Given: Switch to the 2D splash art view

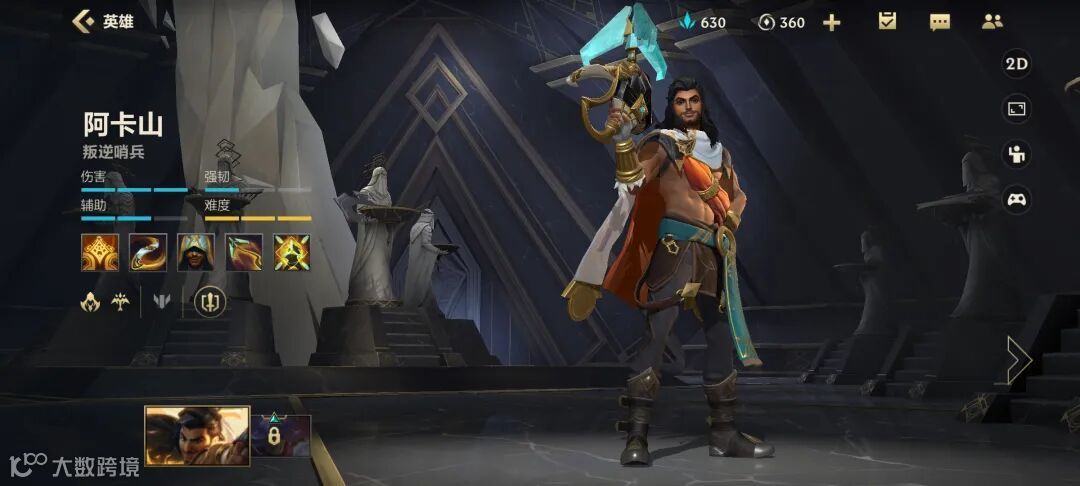Looking at the screenshot, I should click(x=1016, y=64).
